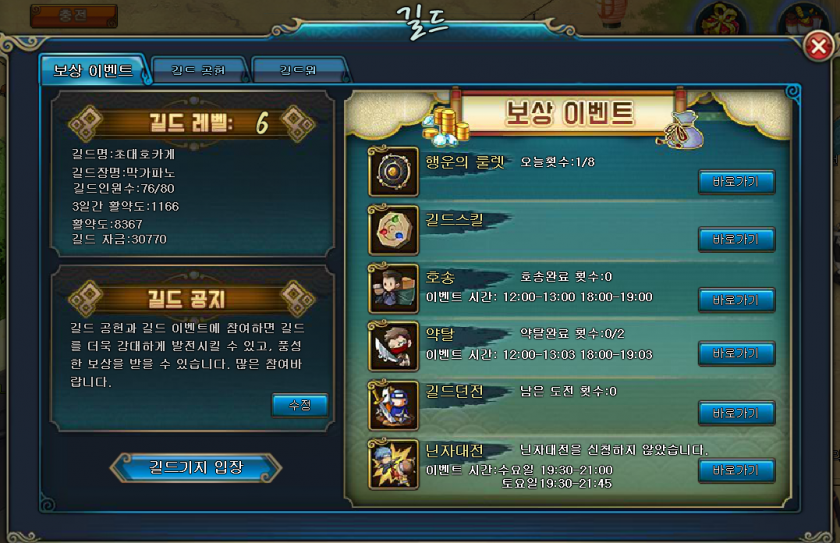Enter 길드던전 via its 바로가기 button
This screenshot has height=543, width=840.
(736, 412)
